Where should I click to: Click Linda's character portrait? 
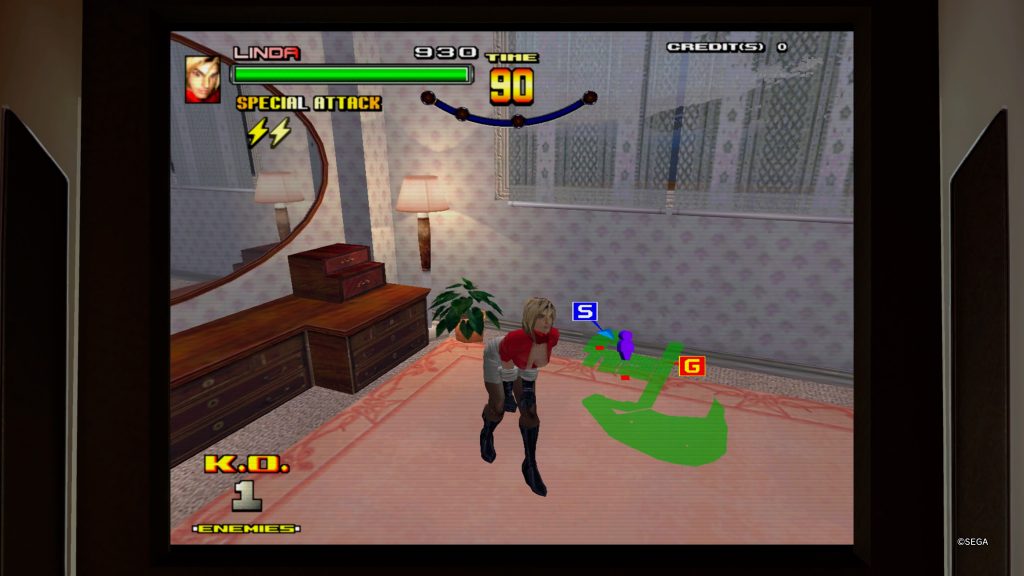[203, 79]
